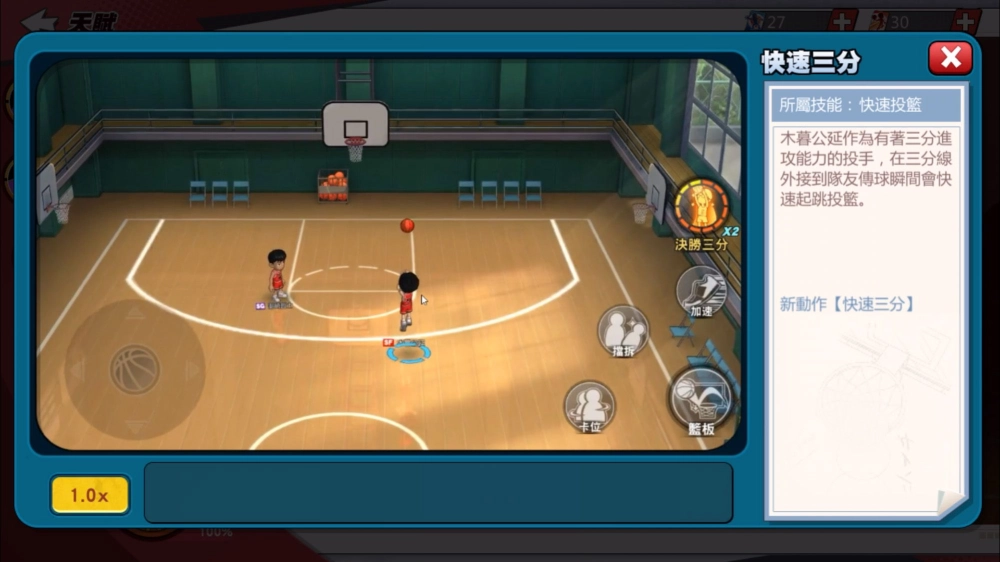Change the 1.0x playback speed
Viewport: 1000px width, 562px height.
90,495
